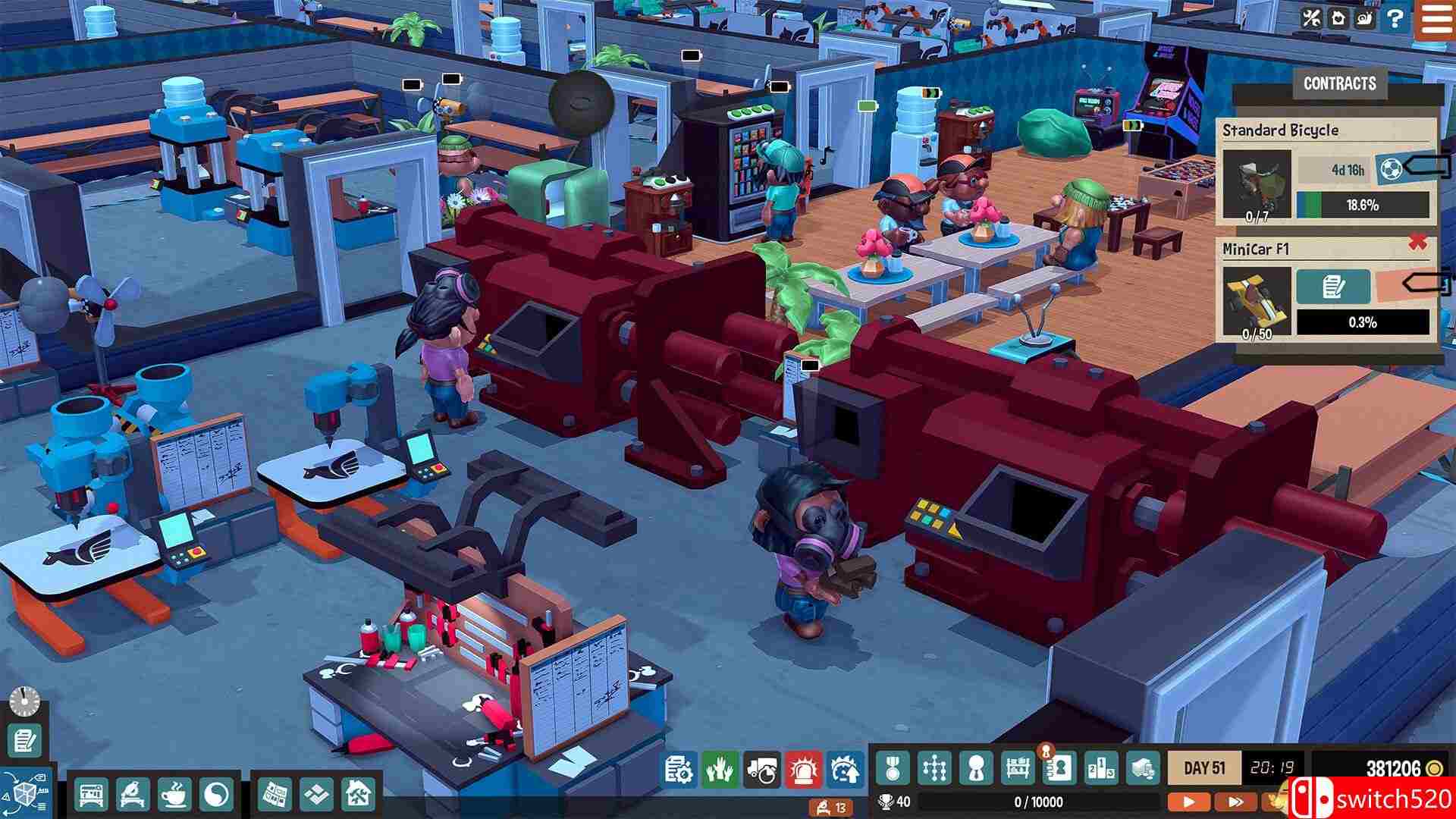This screenshot has width=1456, height=819.
Task: Open the research skill tree
Action: click(934, 769)
